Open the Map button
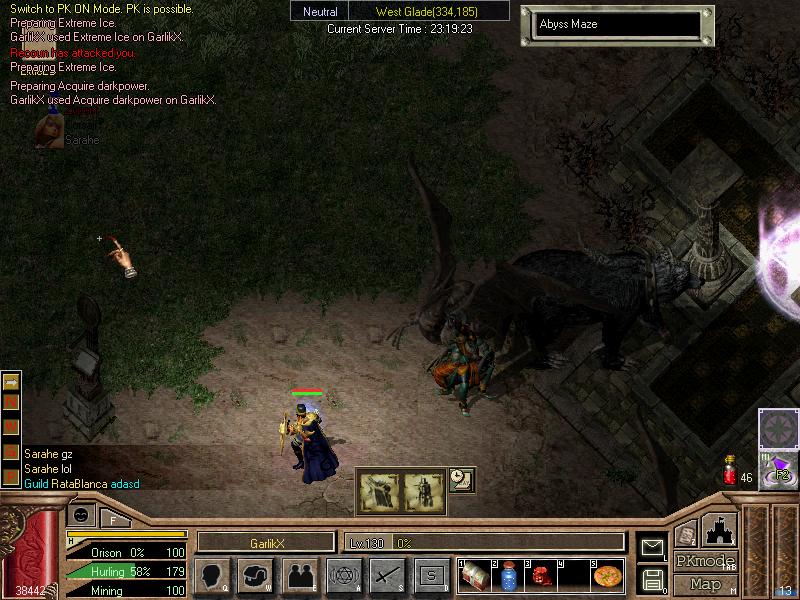Screen dimensions: 800x600 tap(705, 584)
